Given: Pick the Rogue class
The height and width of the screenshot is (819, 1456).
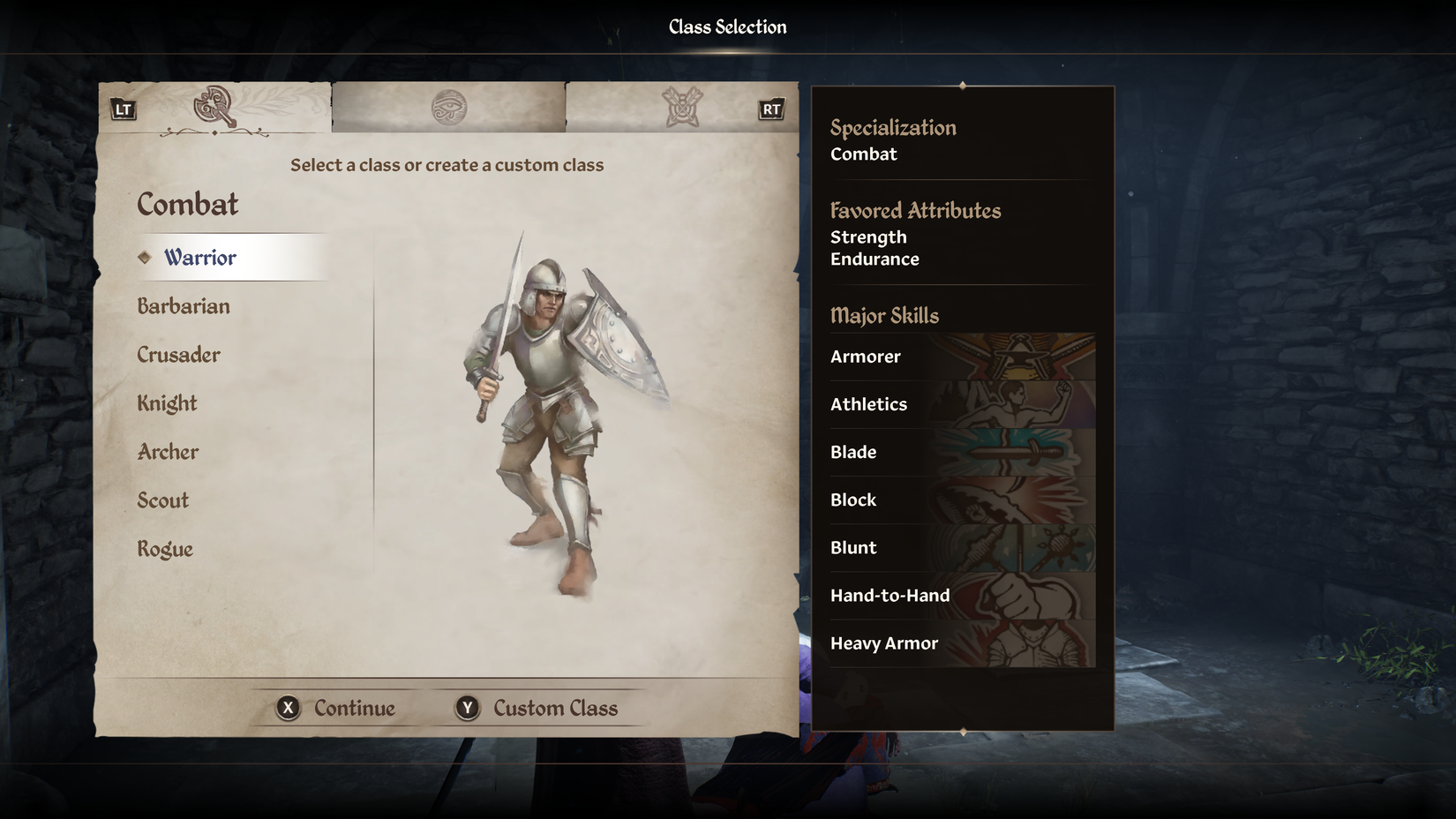Looking at the screenshot, I should 165,549.
